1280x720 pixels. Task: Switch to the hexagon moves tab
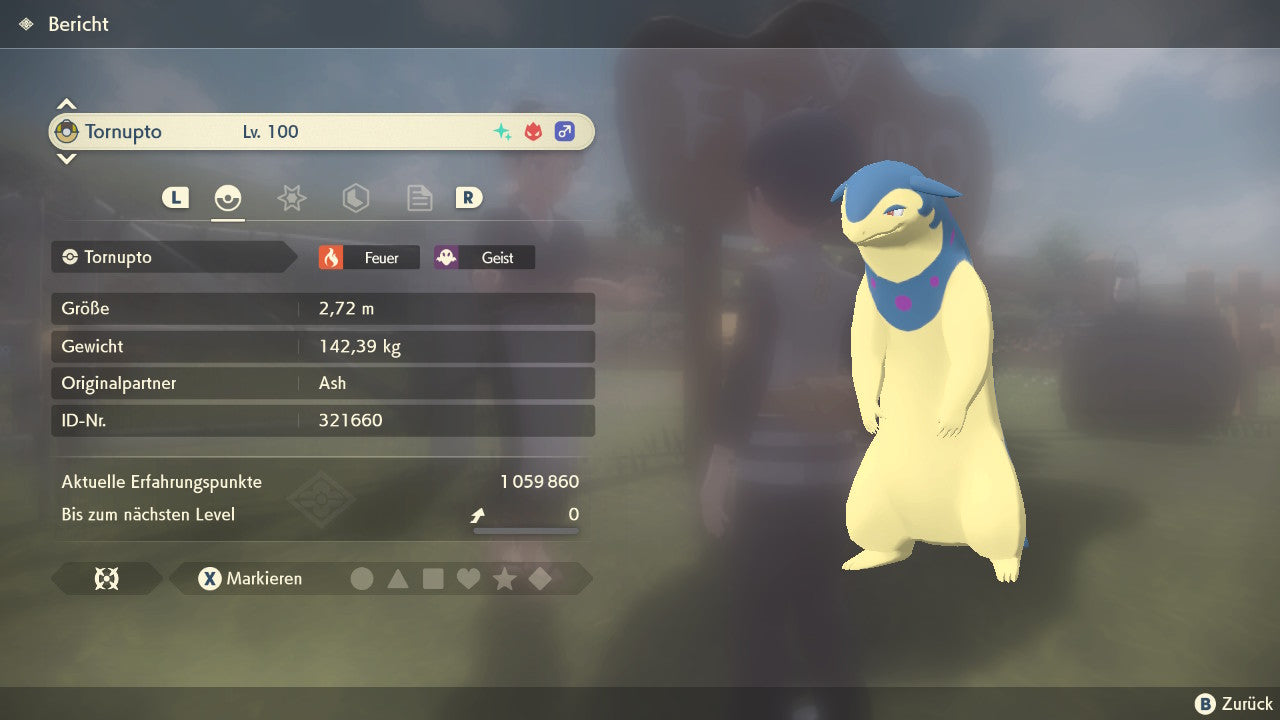(x=355, y=198)
